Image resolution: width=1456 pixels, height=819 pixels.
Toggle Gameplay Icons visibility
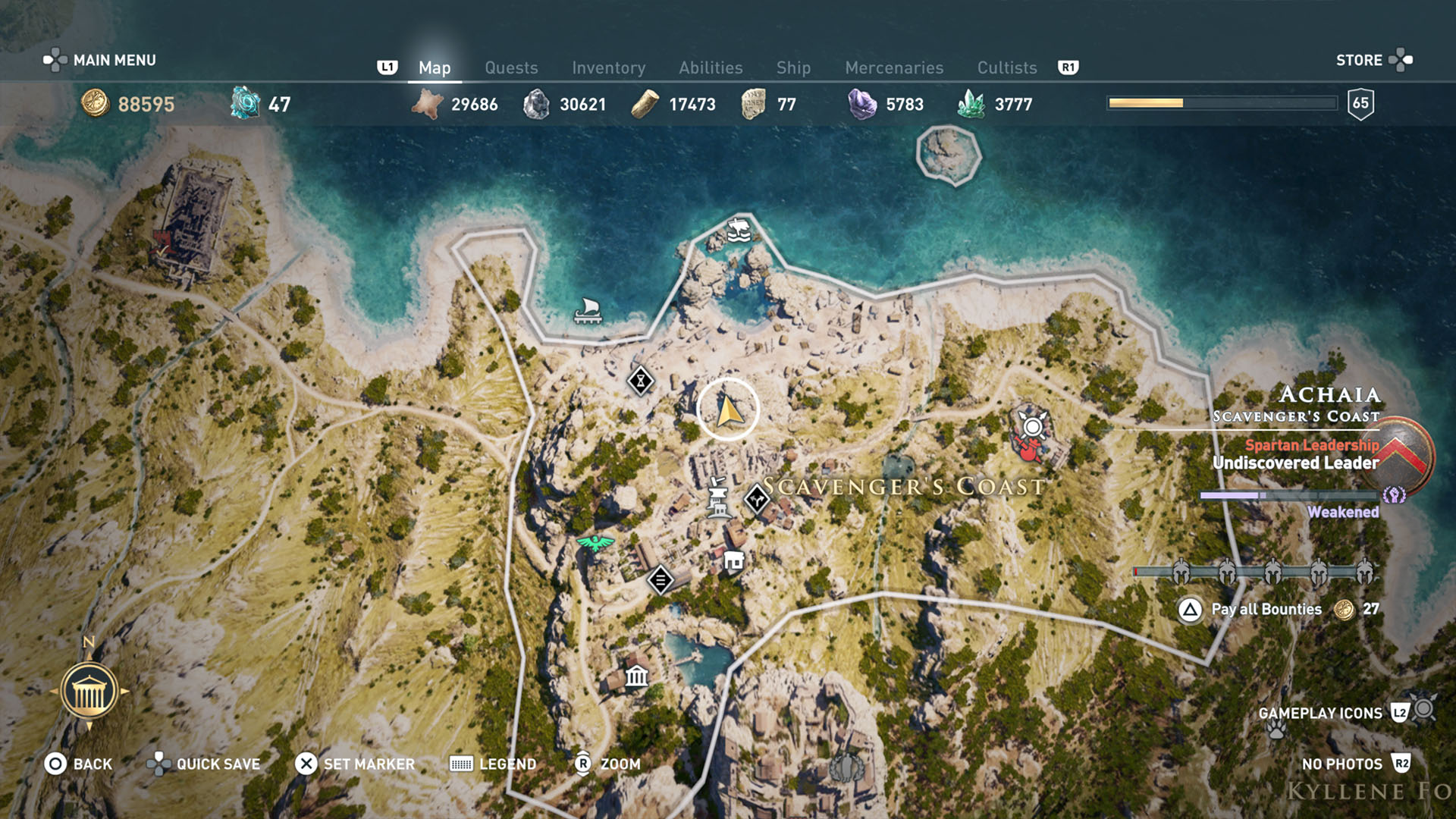1320,713
